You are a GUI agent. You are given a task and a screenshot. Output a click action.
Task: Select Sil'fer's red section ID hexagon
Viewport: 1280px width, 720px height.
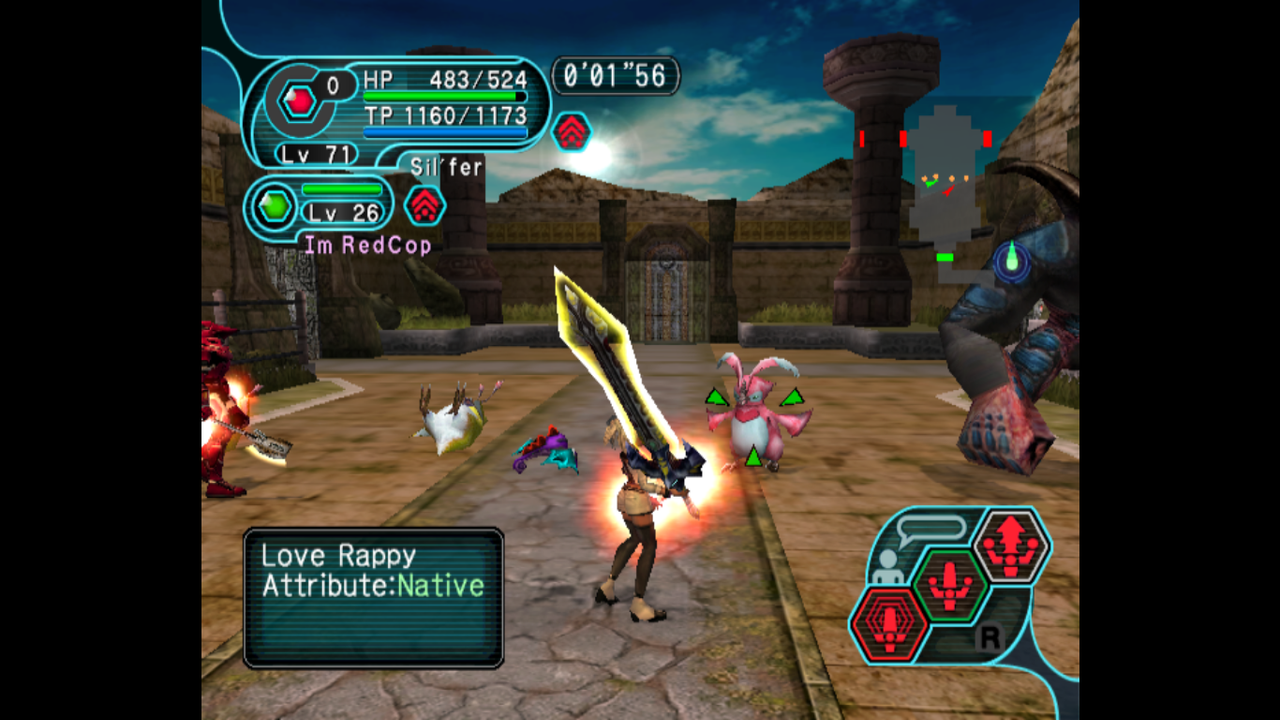point(299,100)
